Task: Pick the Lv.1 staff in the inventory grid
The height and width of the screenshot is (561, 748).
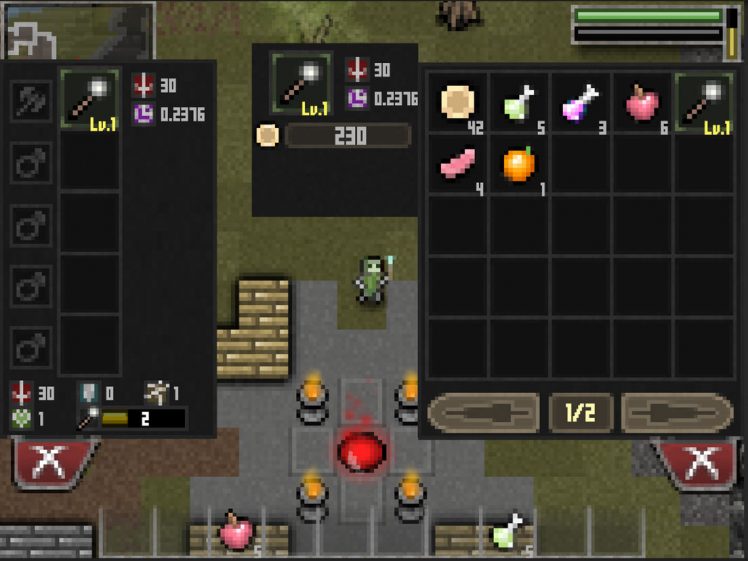Action: point(704,102)
